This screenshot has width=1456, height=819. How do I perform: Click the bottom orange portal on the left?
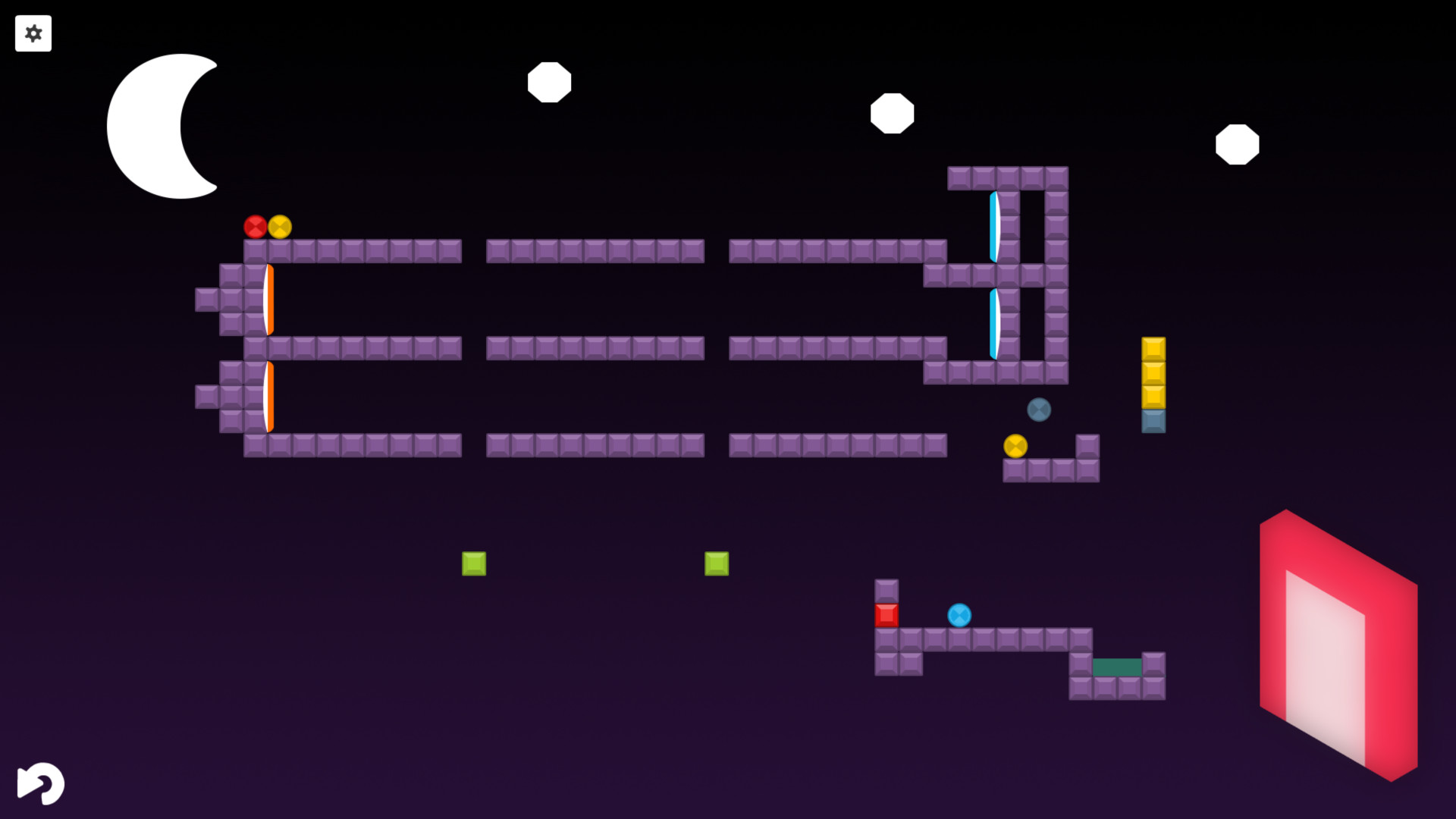point(268,396)
